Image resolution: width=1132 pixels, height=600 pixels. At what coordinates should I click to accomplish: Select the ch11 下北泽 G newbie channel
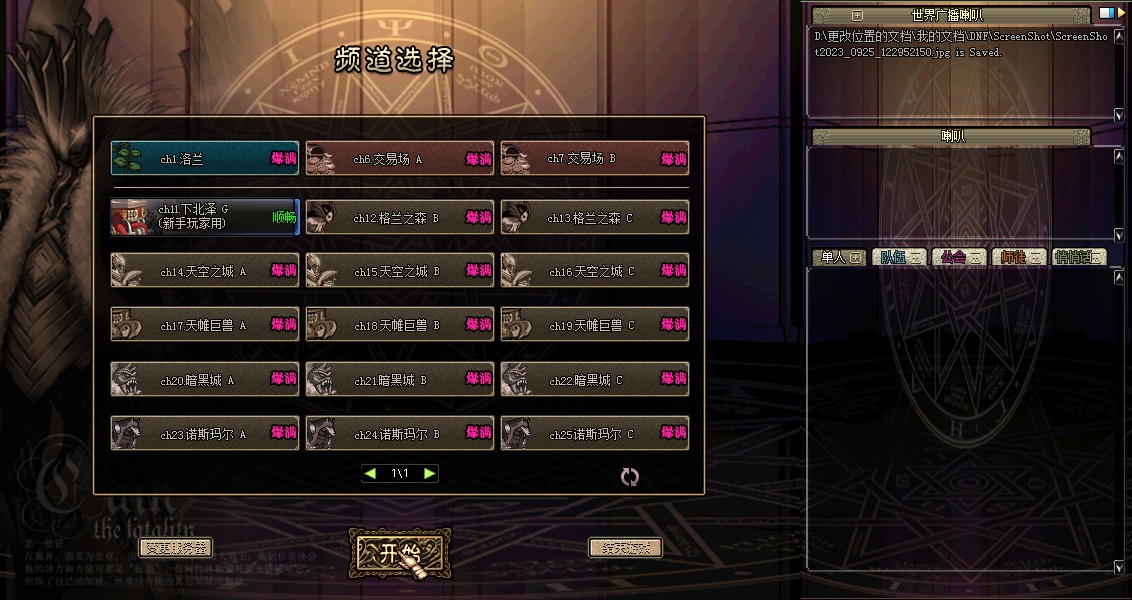coord(204,216)
